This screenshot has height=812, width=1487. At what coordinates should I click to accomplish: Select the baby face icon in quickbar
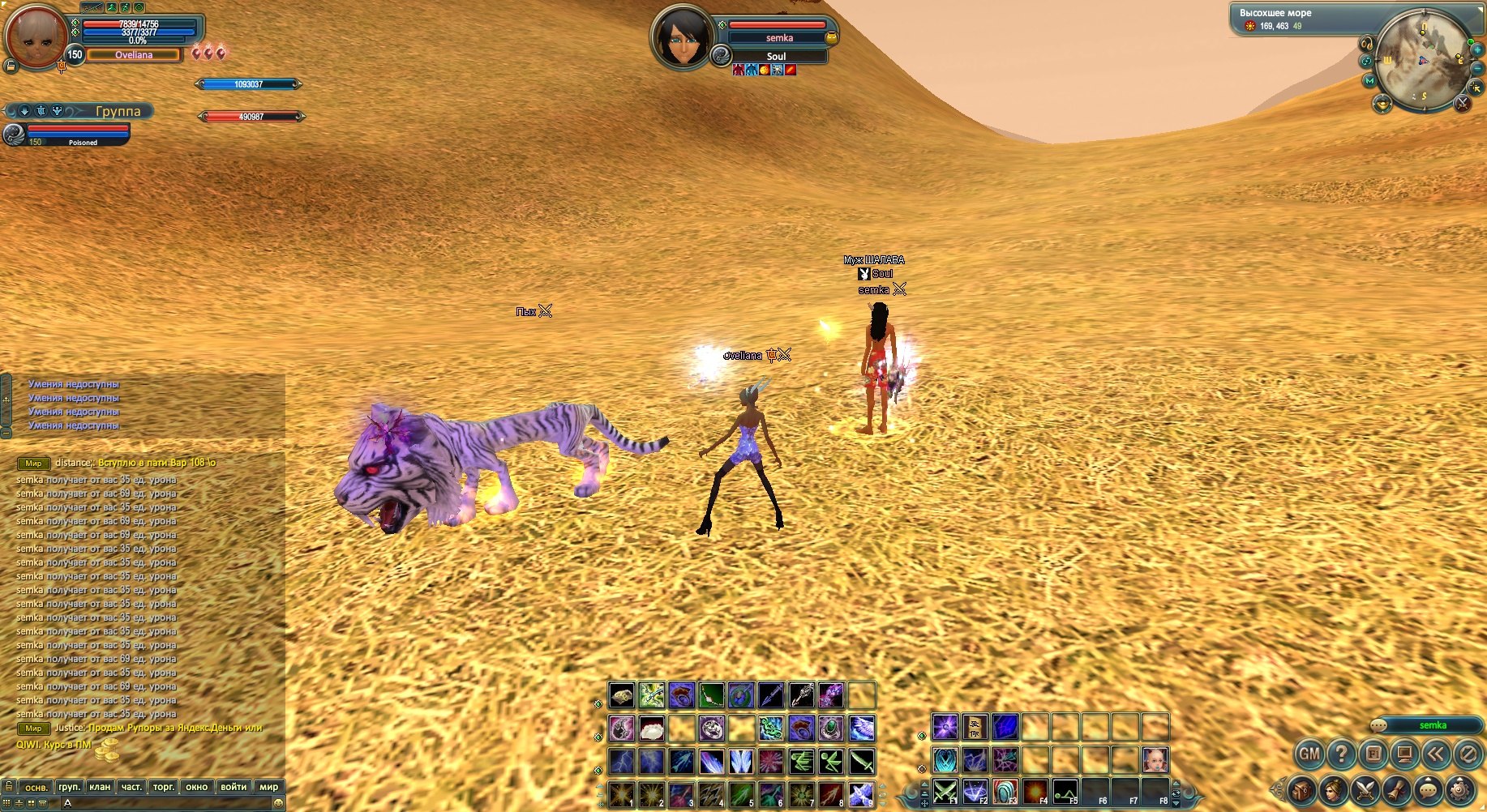click(x=1155, y=760)
